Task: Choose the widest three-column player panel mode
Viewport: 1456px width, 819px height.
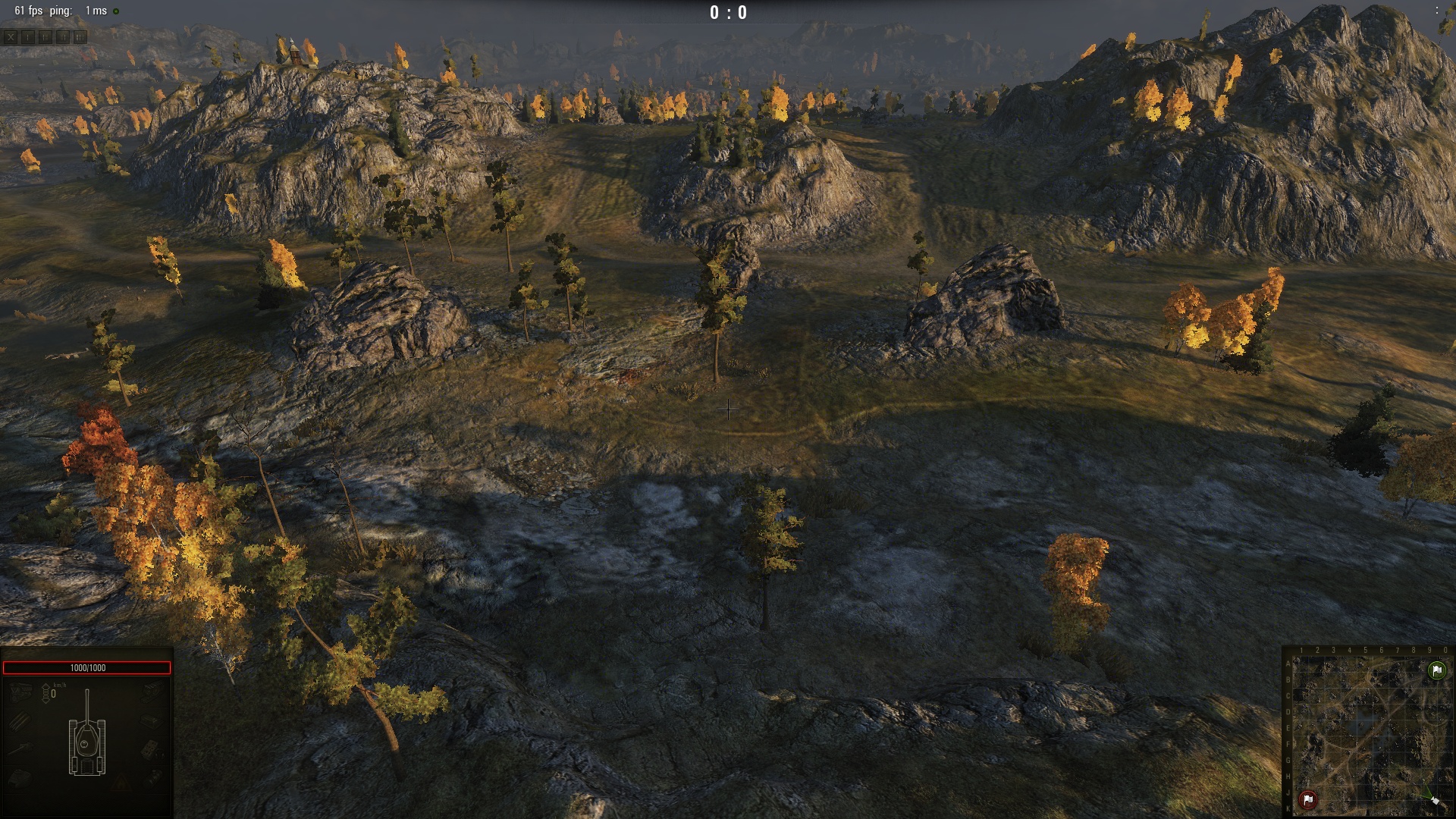Action: [80, 36]
